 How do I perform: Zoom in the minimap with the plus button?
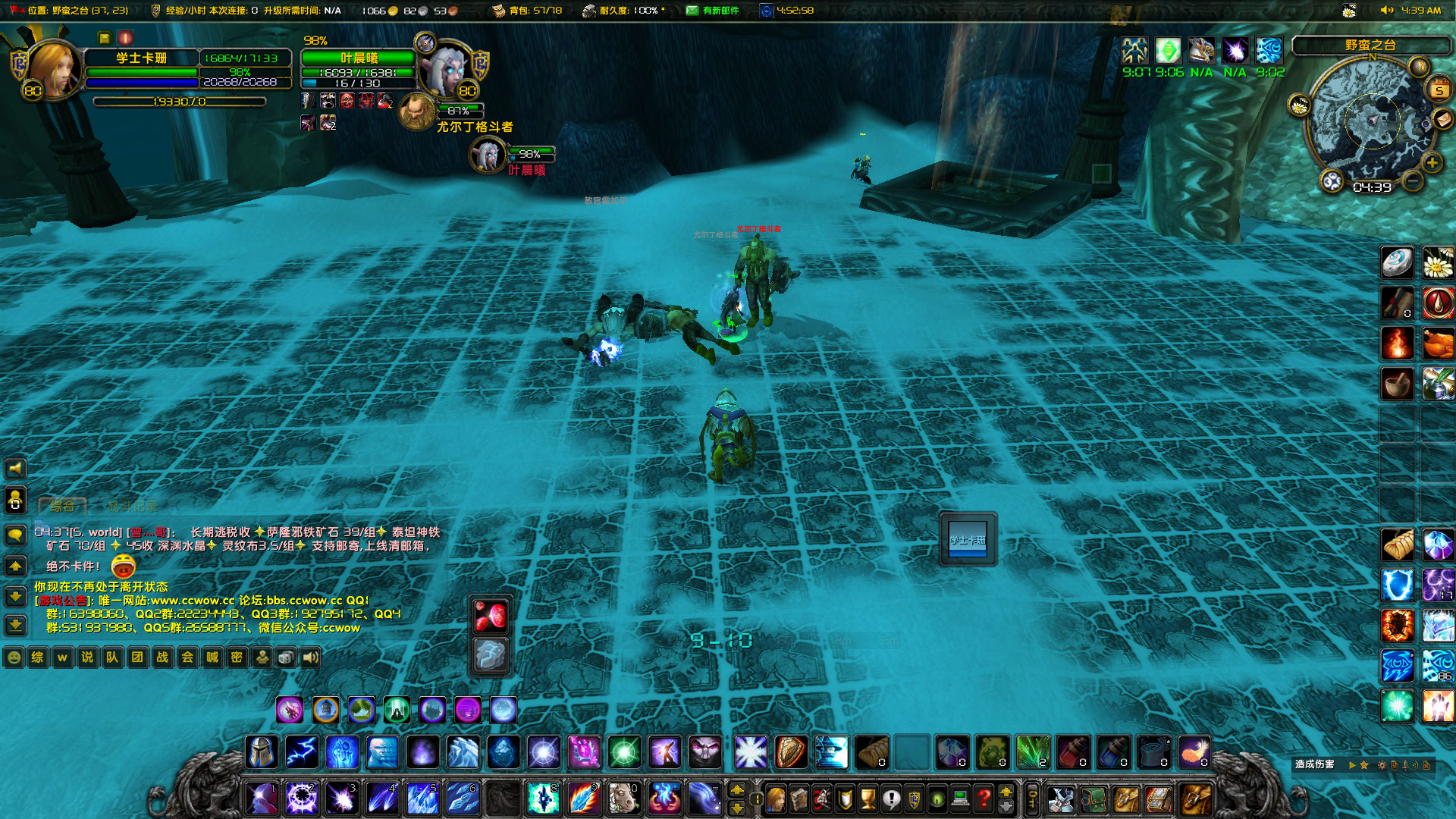(1431, 163)
